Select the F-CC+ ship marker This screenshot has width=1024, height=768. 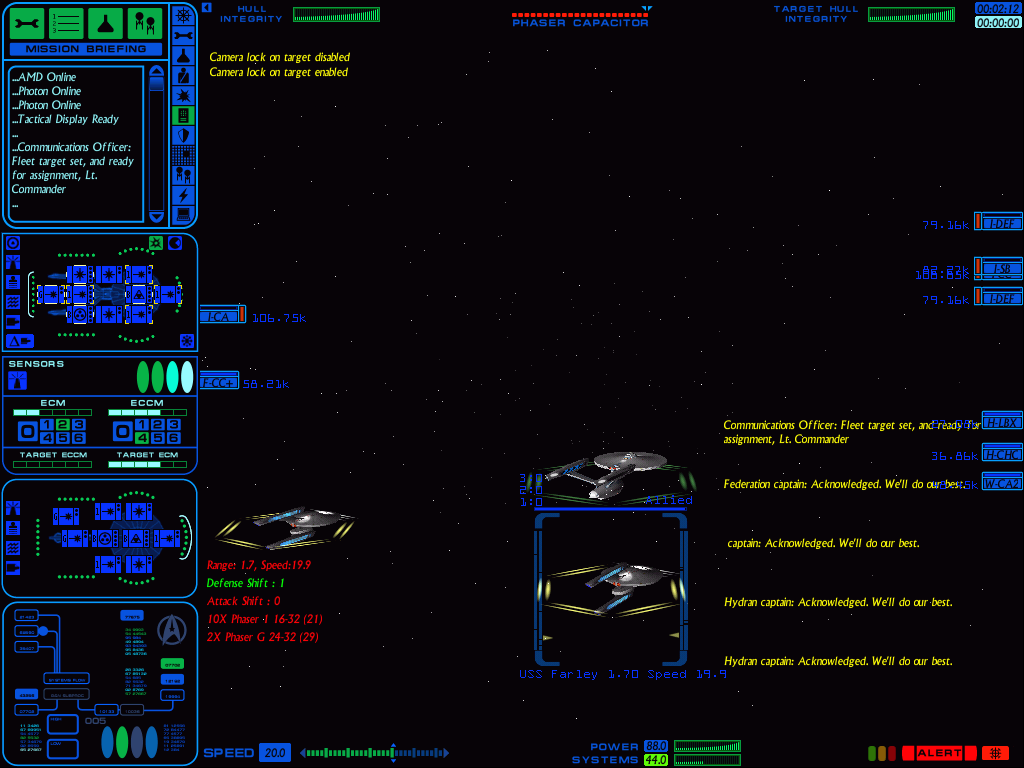[x=218, y=382]
